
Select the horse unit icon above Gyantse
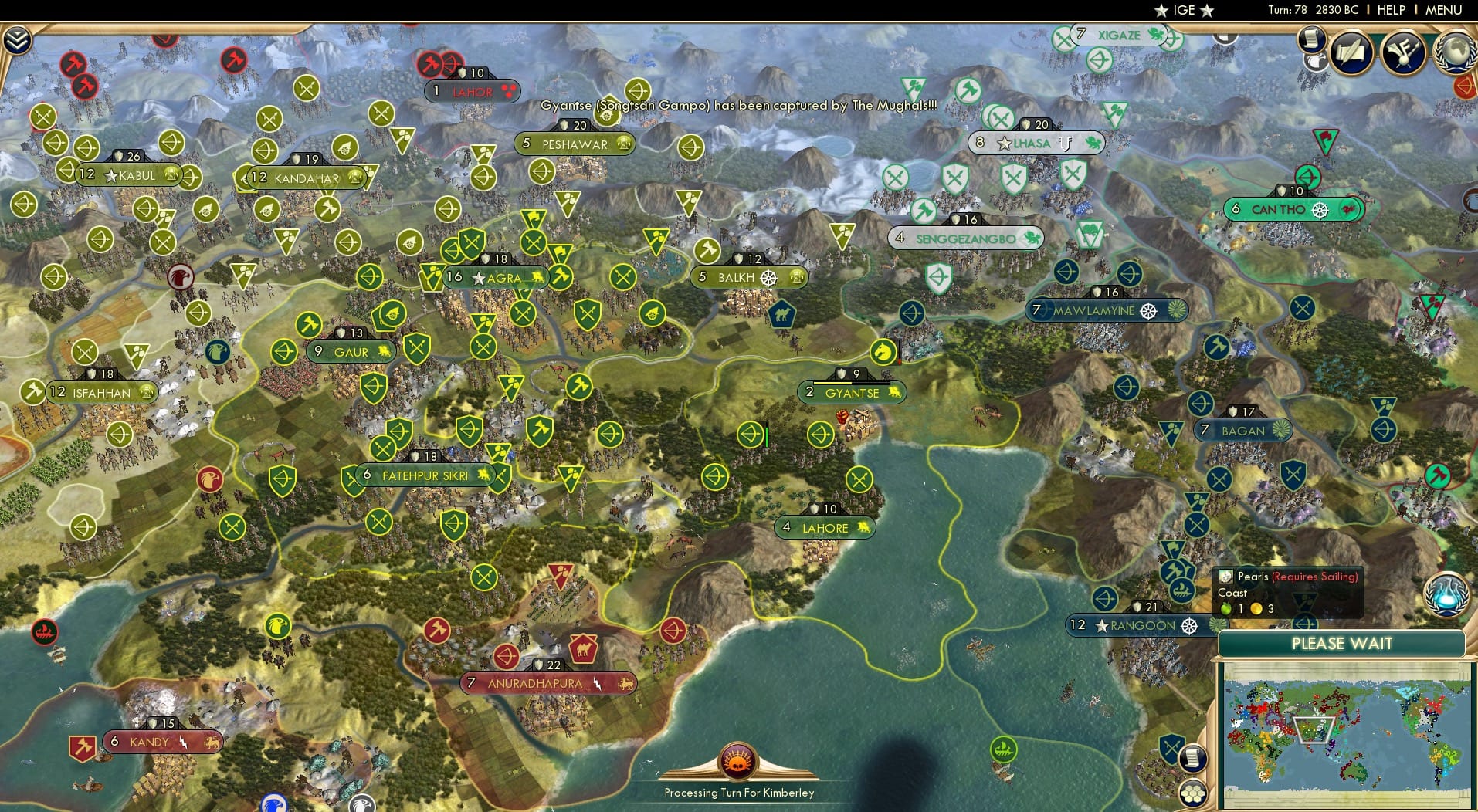[883, 351]
